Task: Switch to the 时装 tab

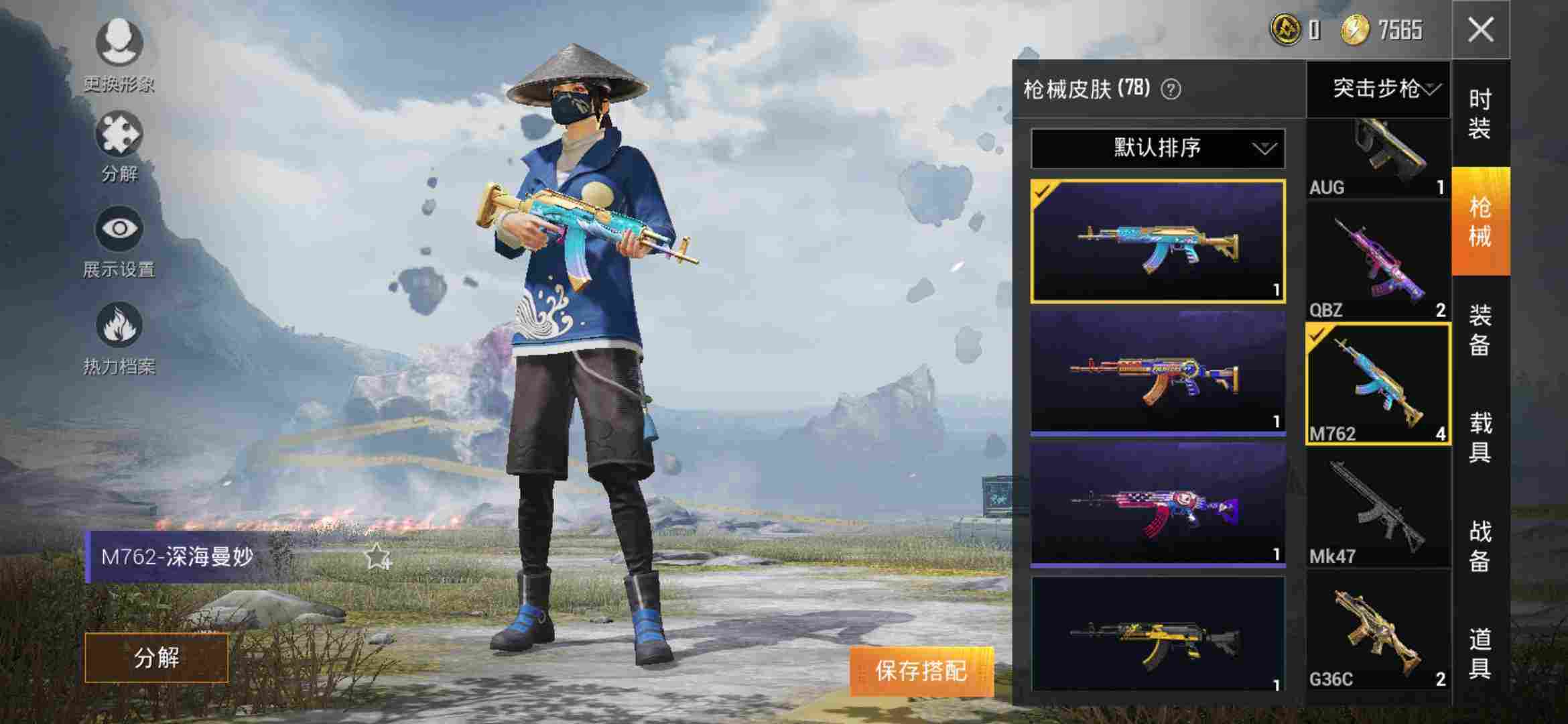Action: coord(1480,114)
